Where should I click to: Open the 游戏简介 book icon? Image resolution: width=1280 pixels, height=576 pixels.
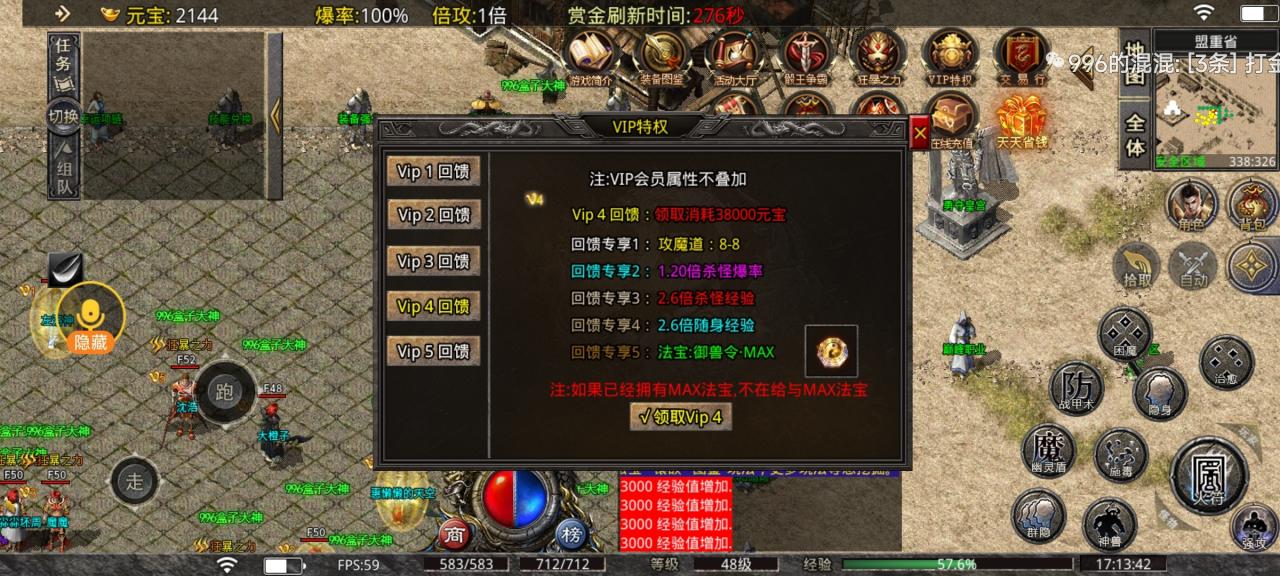[590, 55]
